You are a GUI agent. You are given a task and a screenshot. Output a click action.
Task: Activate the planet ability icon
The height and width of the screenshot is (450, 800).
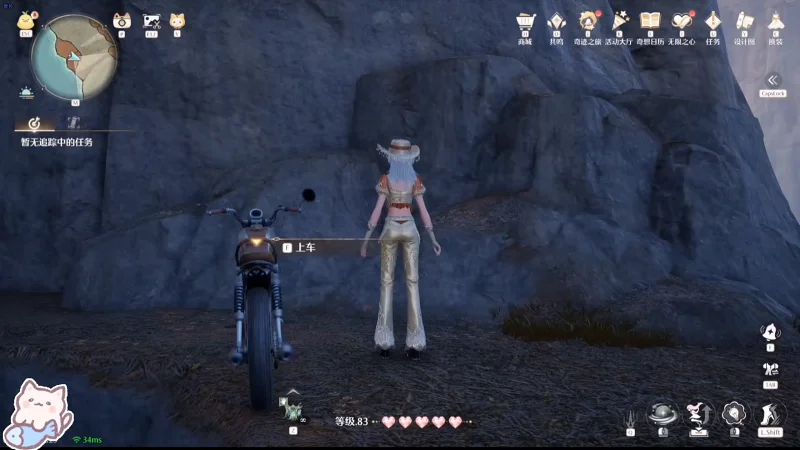point(661,415)
